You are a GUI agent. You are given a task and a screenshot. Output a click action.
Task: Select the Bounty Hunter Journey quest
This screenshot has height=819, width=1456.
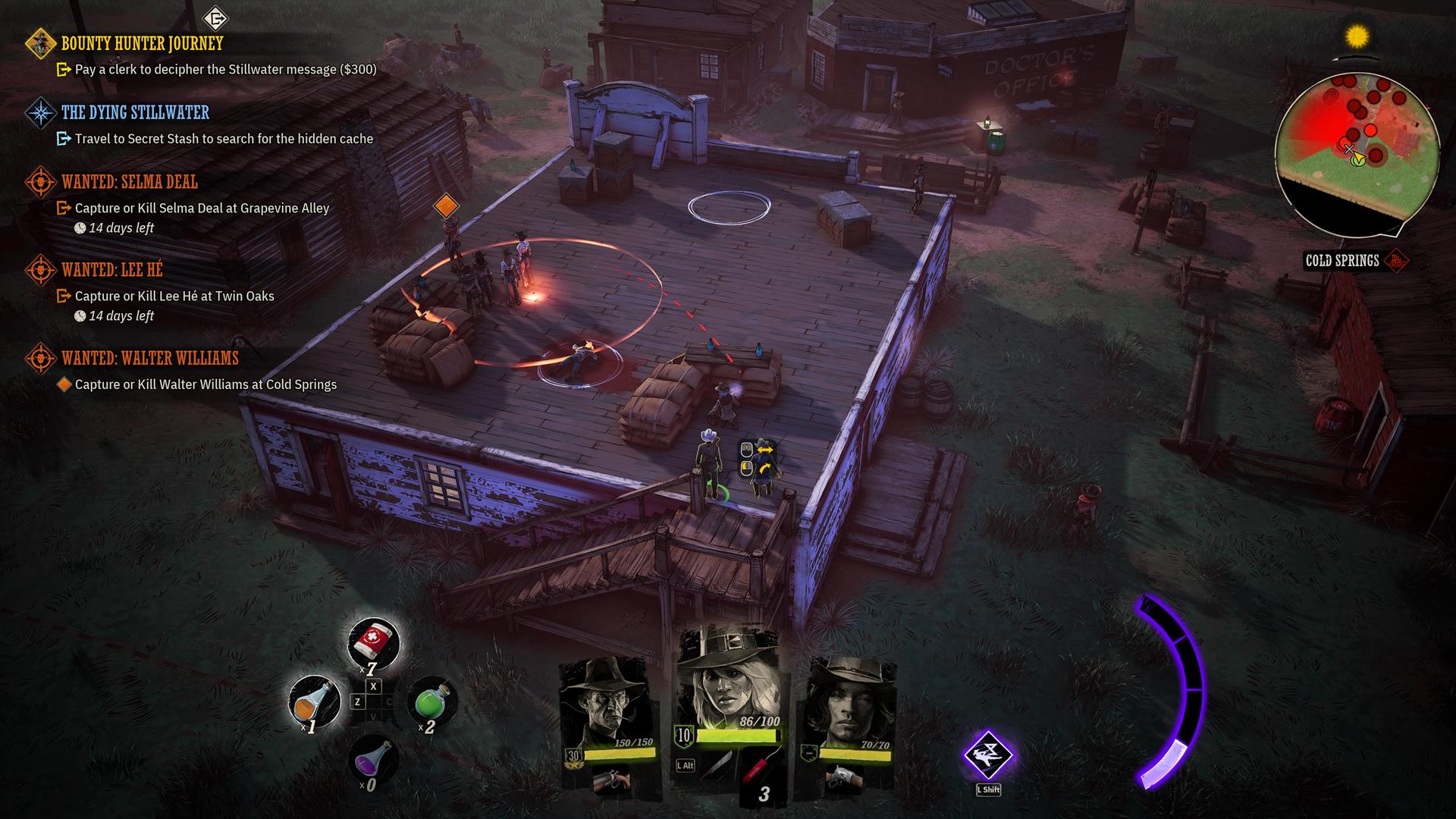[142, 44]
